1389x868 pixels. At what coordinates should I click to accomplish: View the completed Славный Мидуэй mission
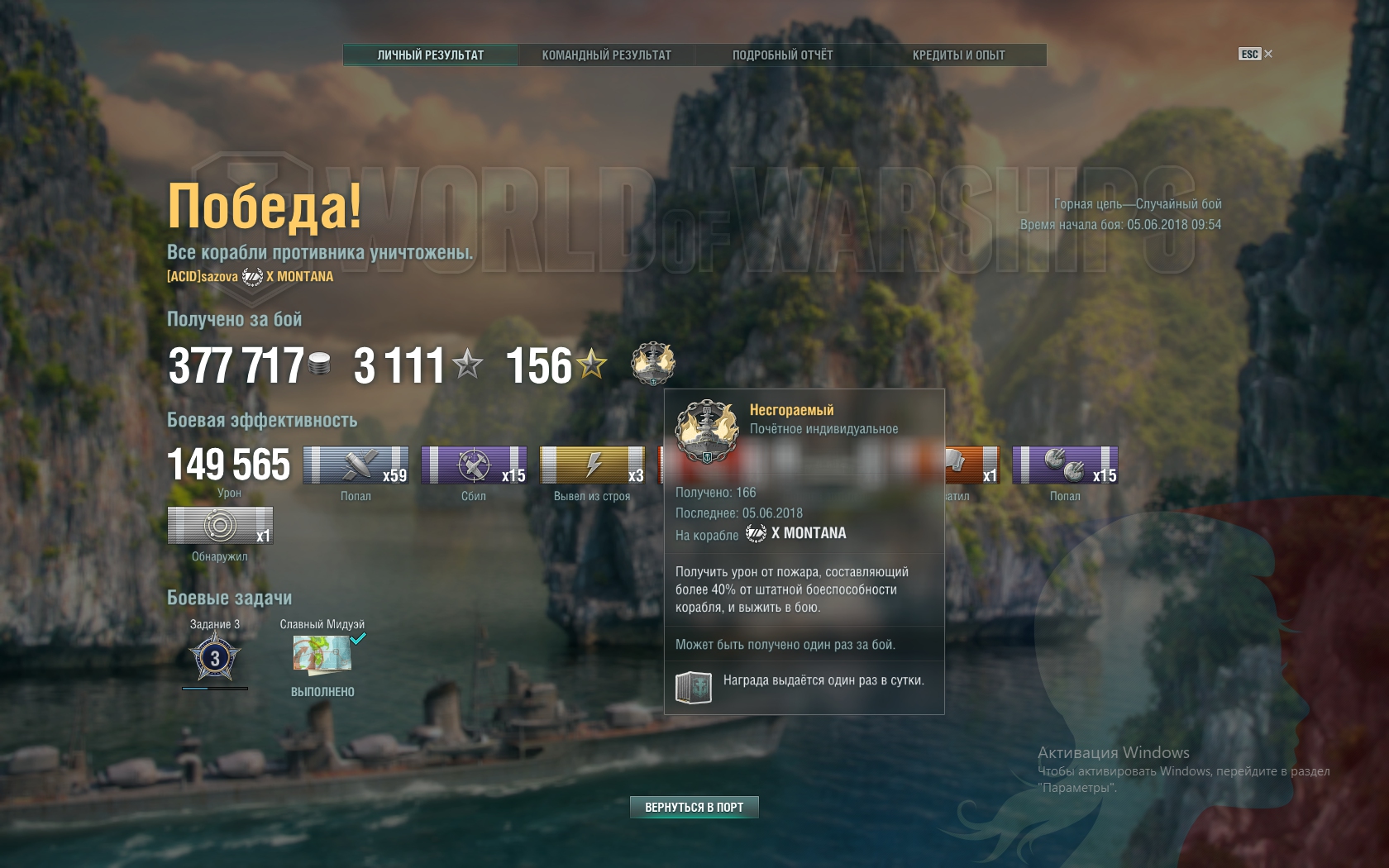click(x=322, y=654)
